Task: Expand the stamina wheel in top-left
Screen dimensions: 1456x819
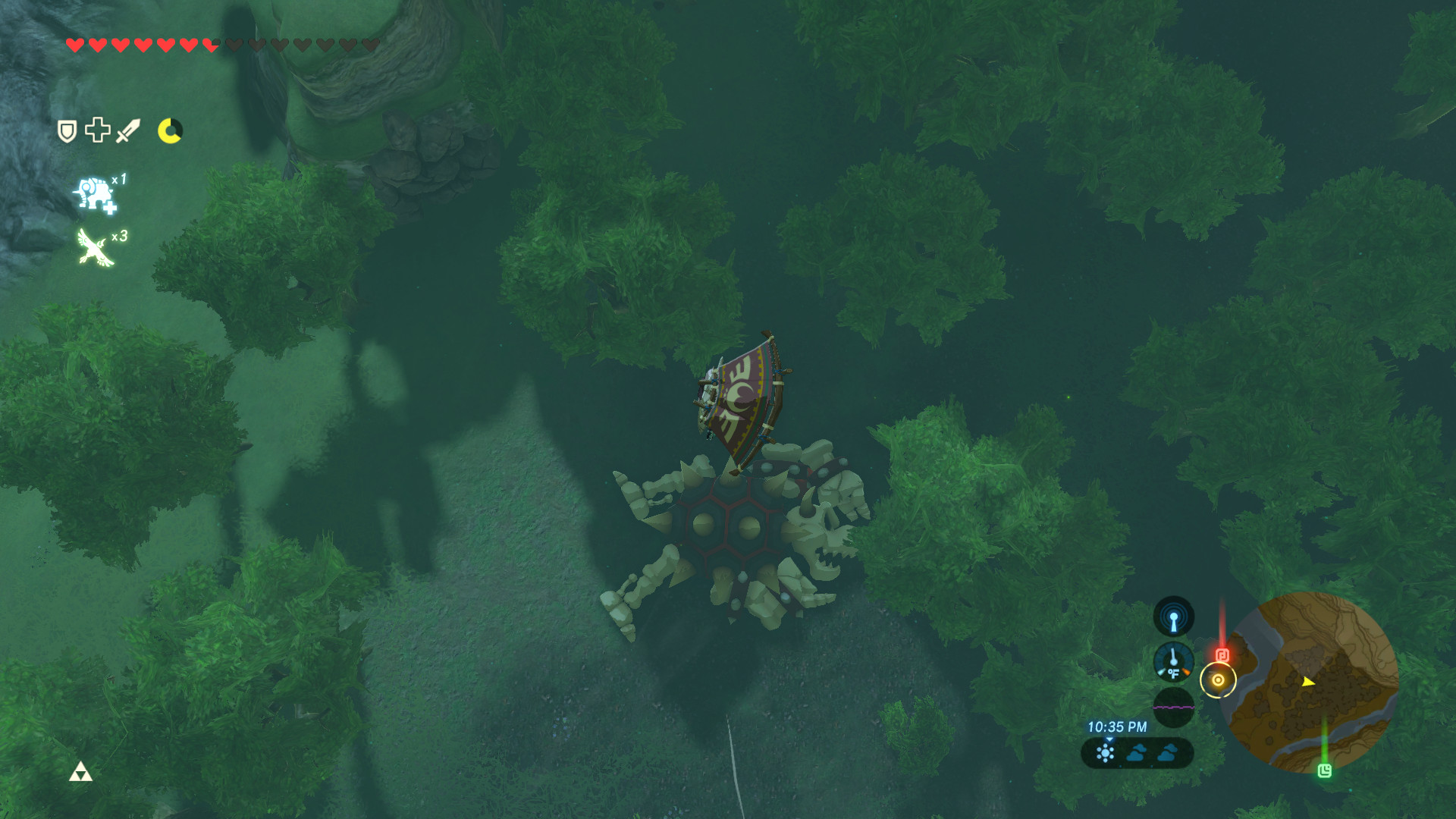Action: pos(170,131)
